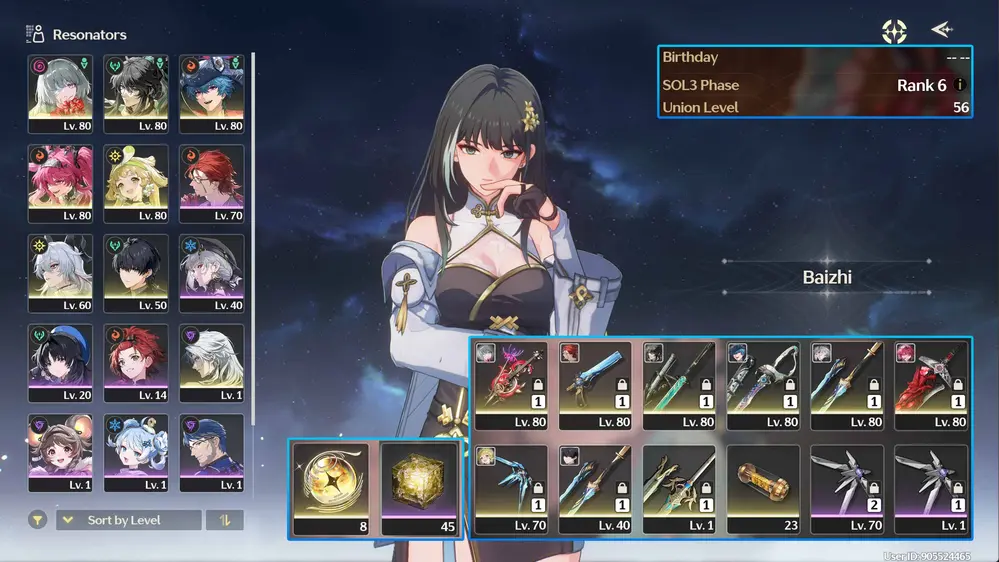999x562 pixels.
Task: Choose the Lv. 60 white-haired resonator portrait
Action: [x=60, y=273]
